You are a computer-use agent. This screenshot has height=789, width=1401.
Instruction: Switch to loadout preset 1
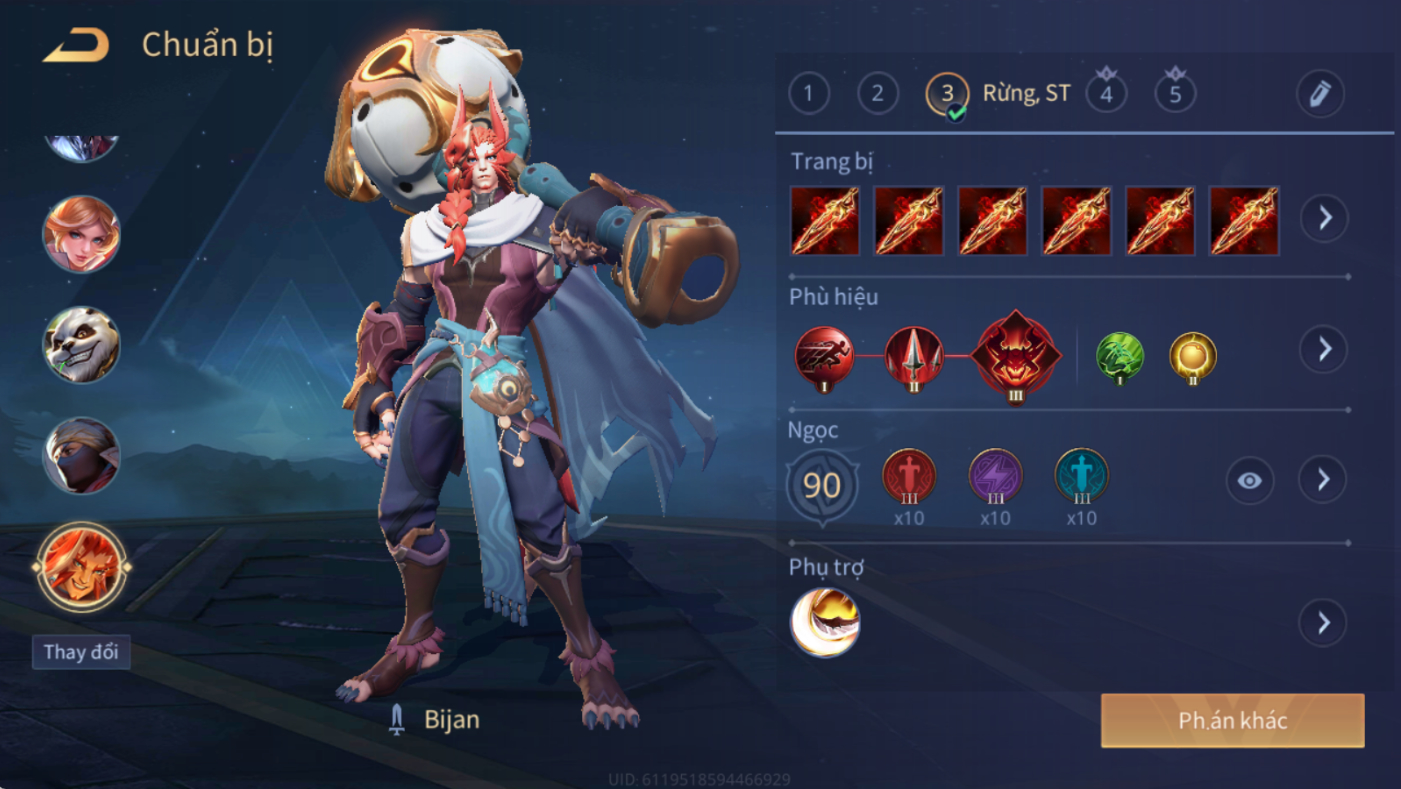808,94
